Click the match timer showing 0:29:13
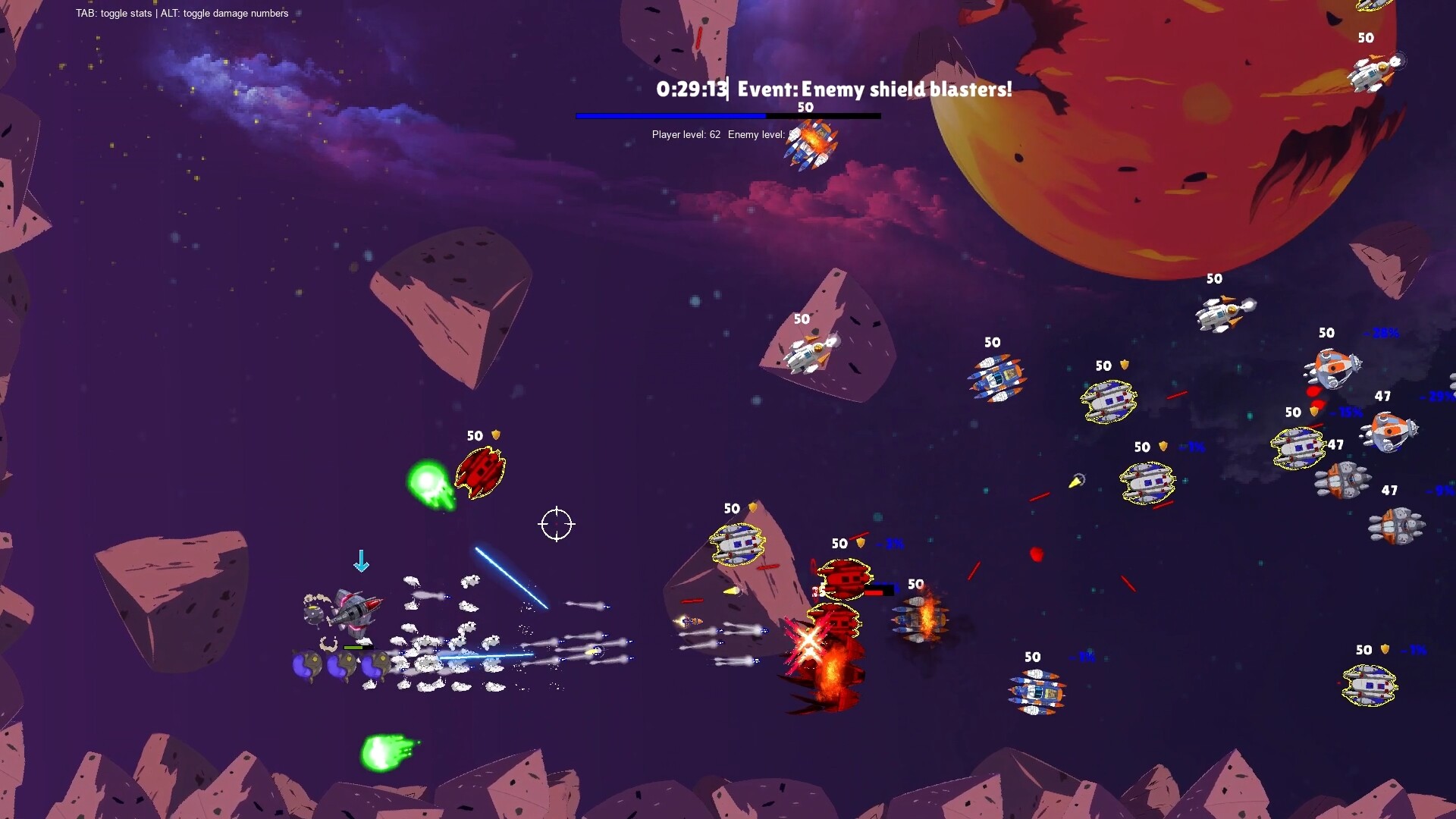 pos(692,89)
